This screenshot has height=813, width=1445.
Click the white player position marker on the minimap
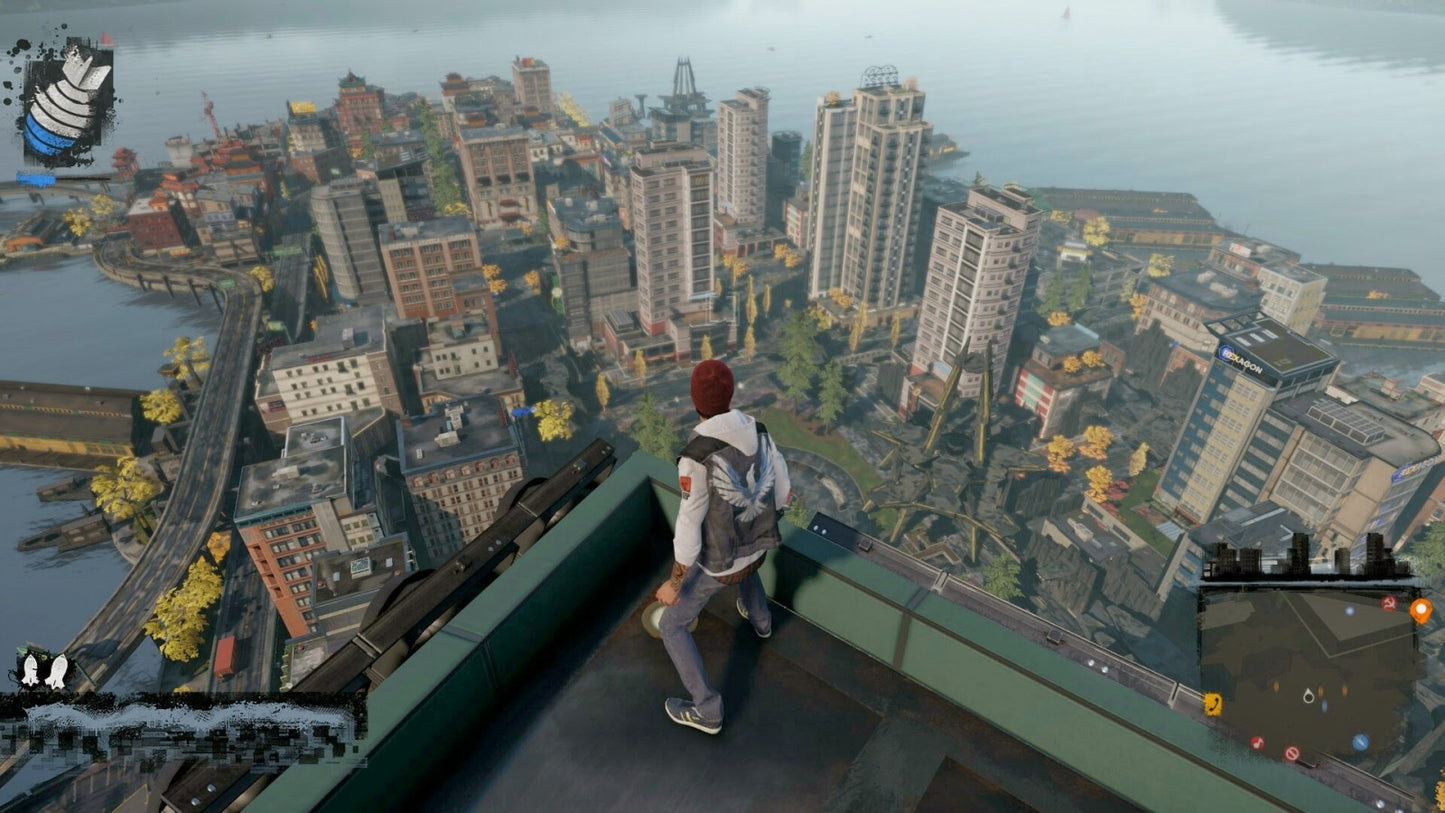(x=1308, y=697)
